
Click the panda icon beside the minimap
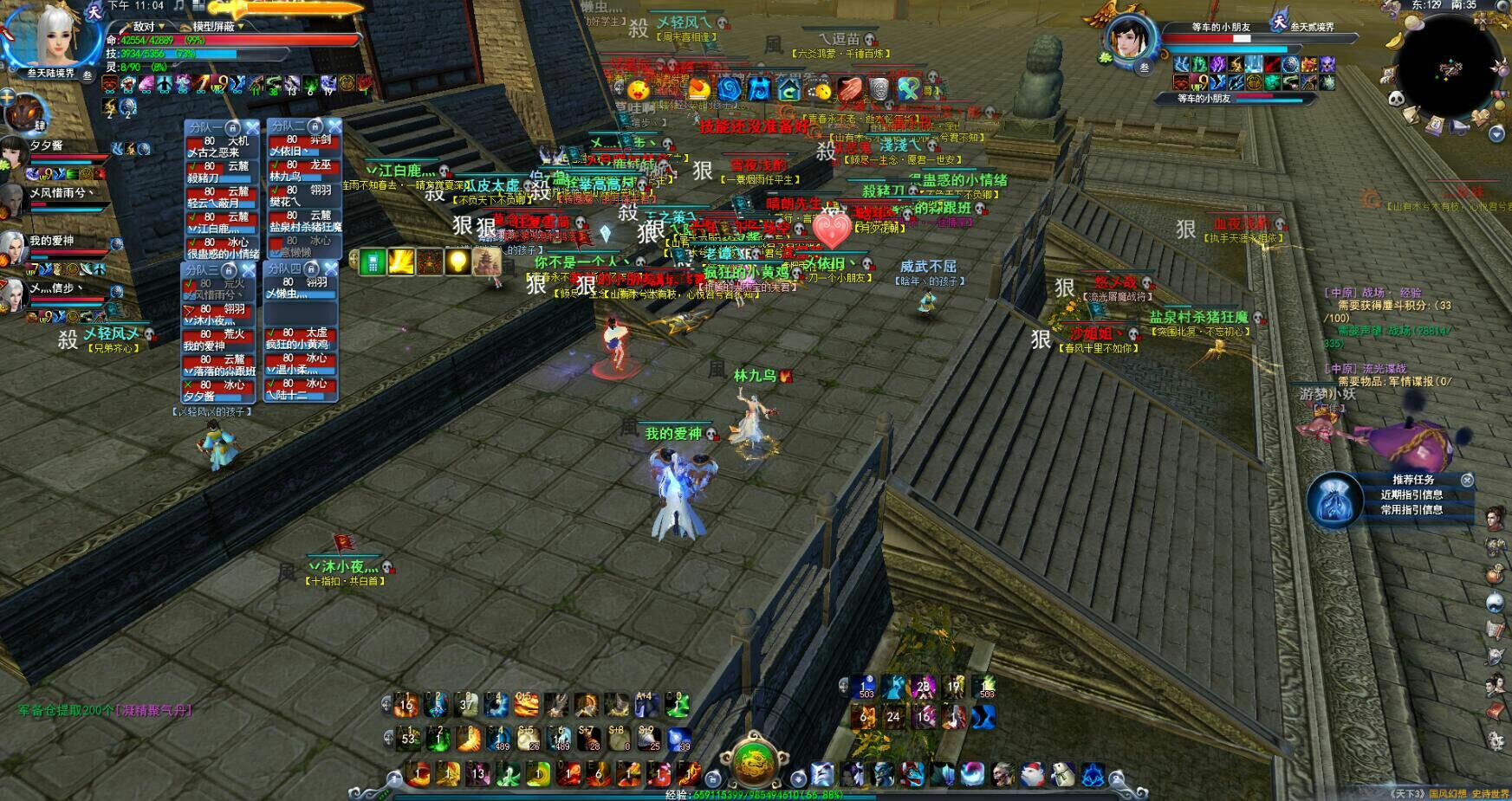pos(1395,100)
